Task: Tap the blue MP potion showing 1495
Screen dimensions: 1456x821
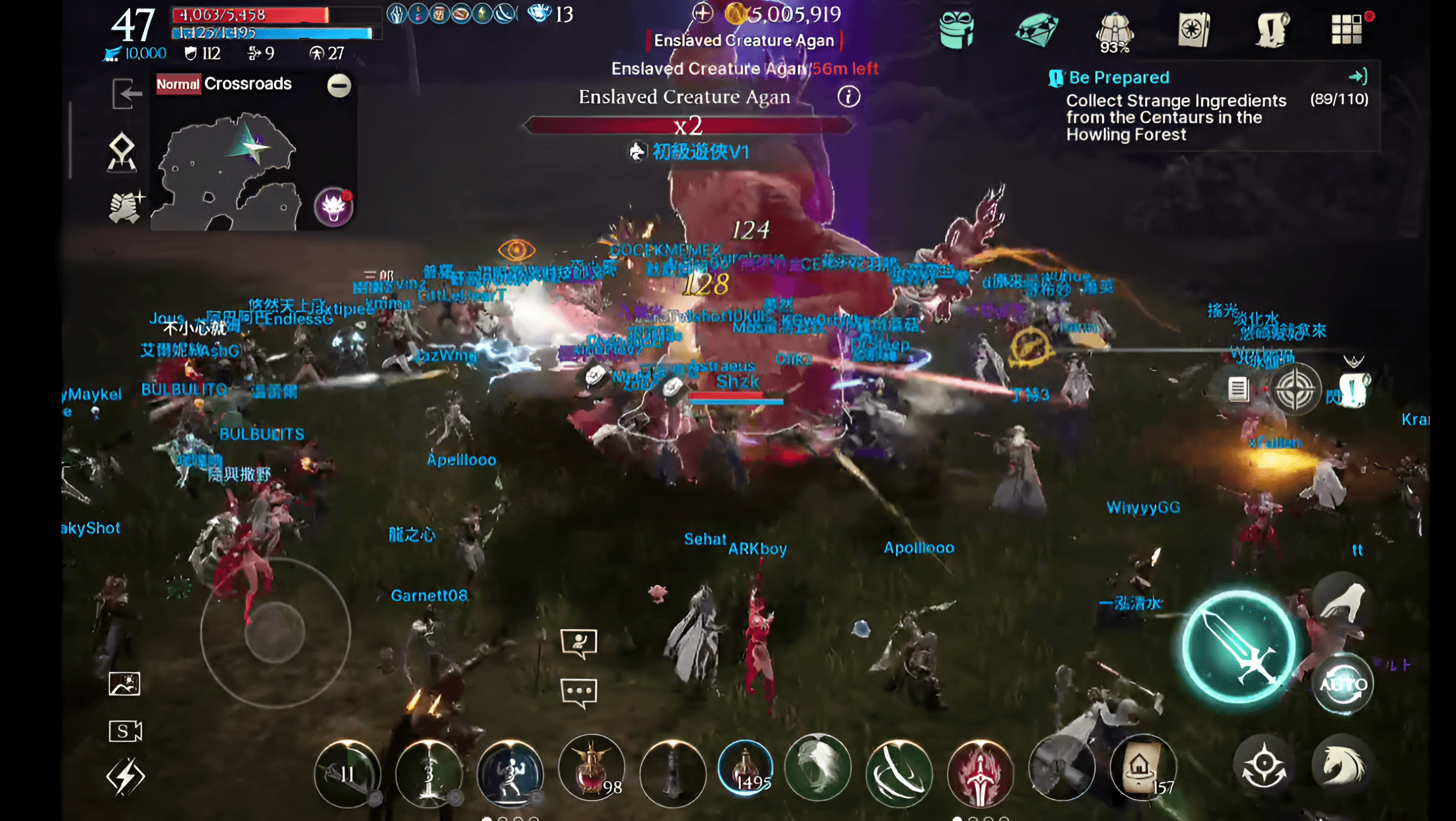Action: click(746, 767)
